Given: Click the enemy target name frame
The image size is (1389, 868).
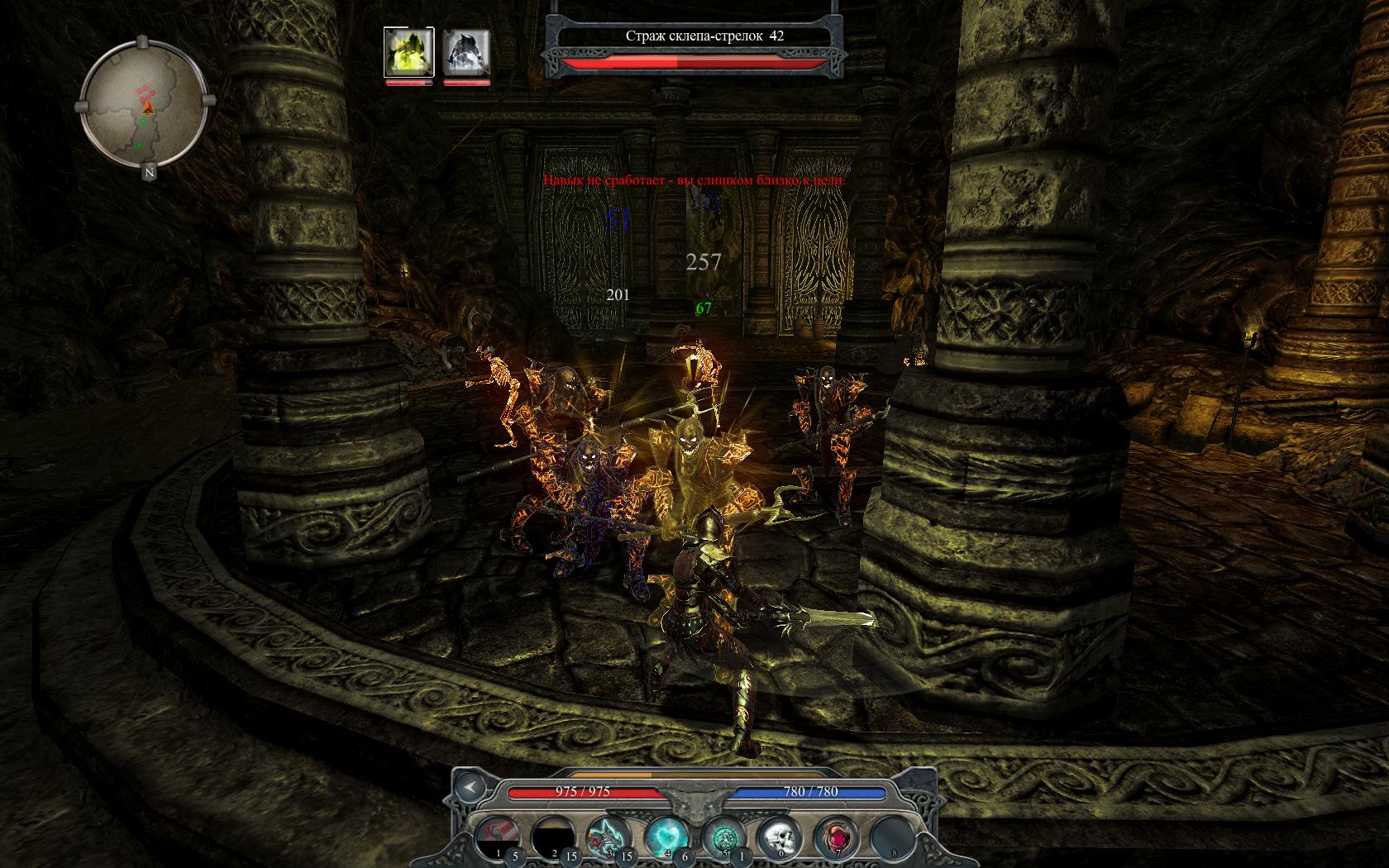Looking at the screenshot, I should 693,36.
